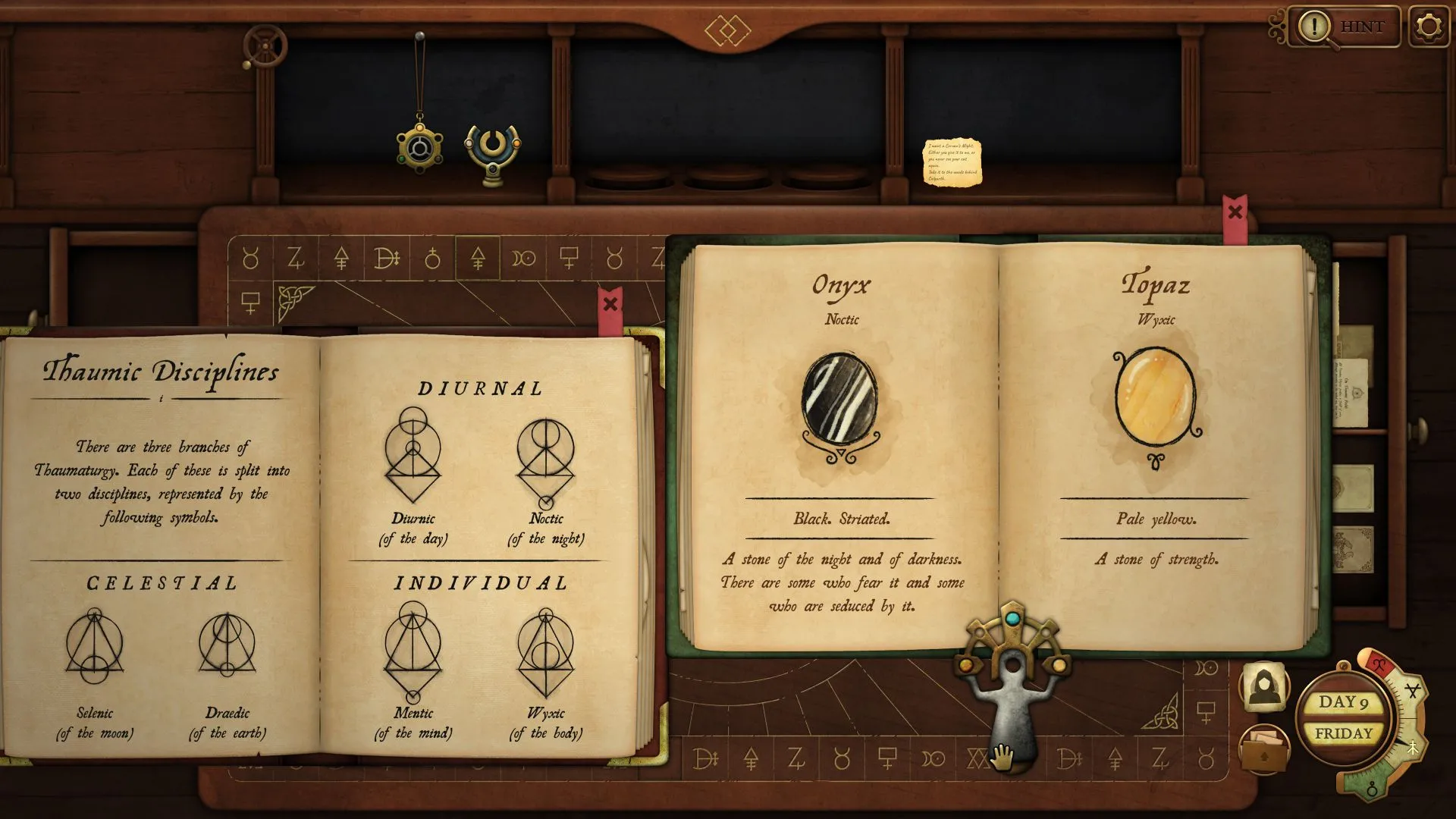Image resolution: width=1456 pixels, height=819 pixels.
Task: Click the Selenic moon symbol
Action: 94,646
